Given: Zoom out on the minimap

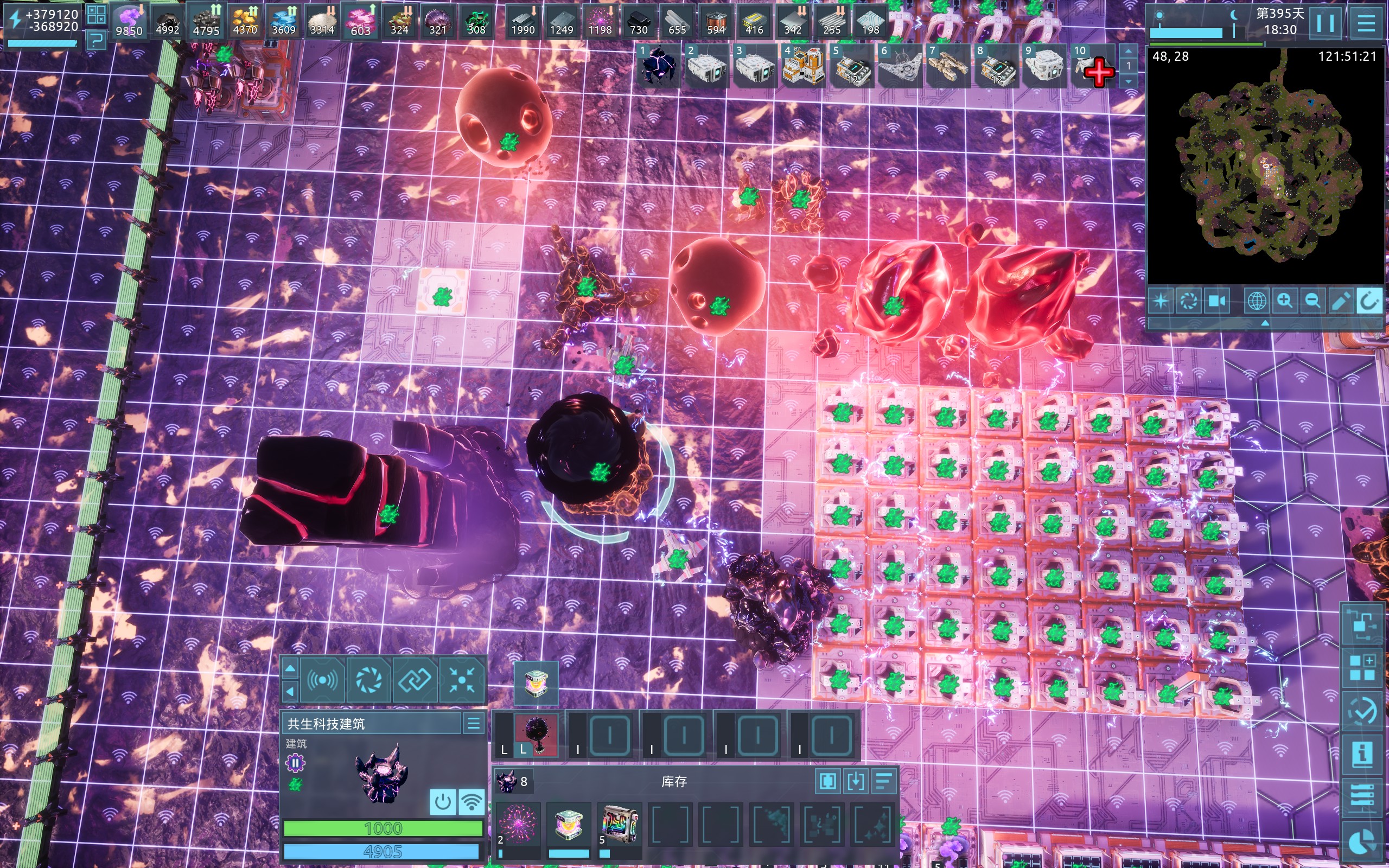Looking at the screenshot, I should click(x=1312, y=301).
